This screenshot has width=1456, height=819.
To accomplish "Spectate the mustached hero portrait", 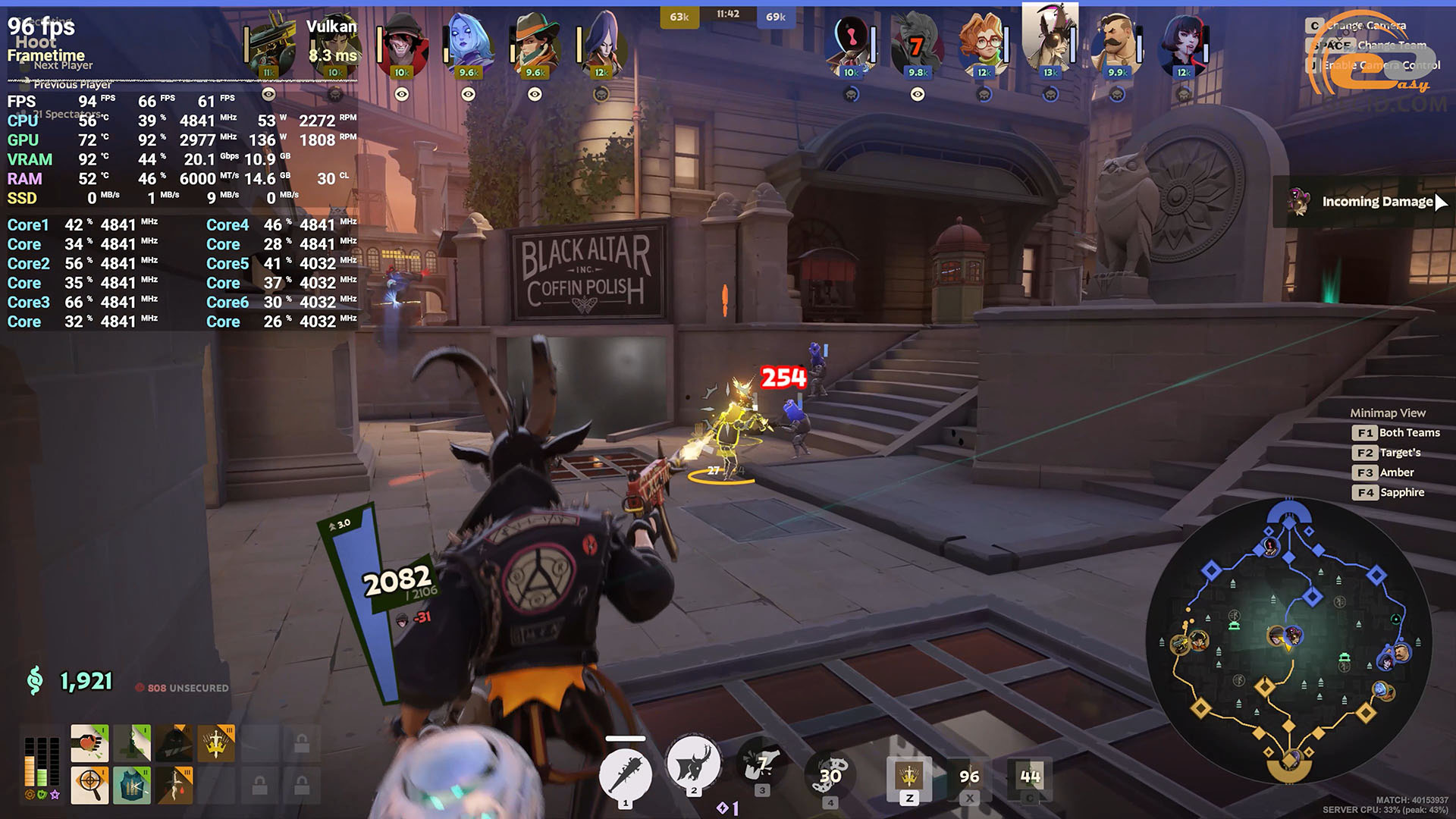I will pyautogui.click(x=1116, y=44).
